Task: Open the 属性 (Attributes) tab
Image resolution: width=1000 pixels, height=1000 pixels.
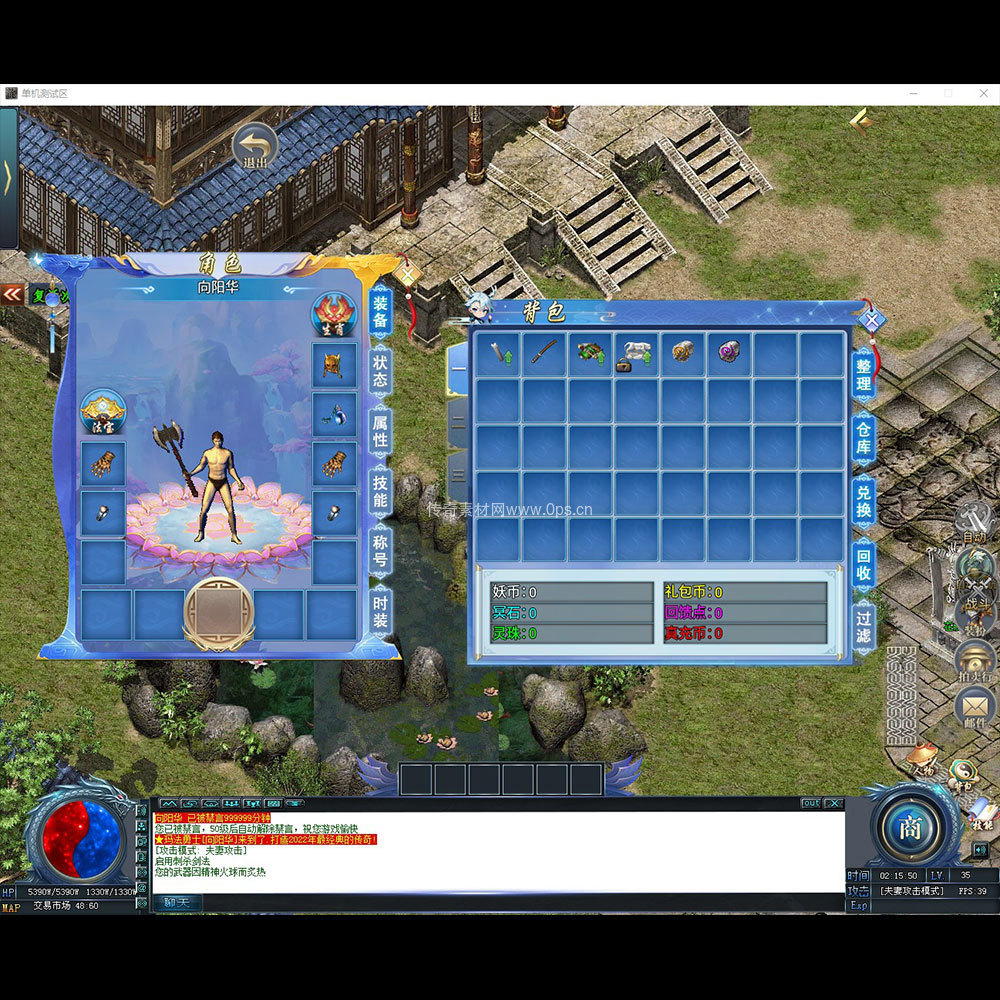Action: [380, 431]
